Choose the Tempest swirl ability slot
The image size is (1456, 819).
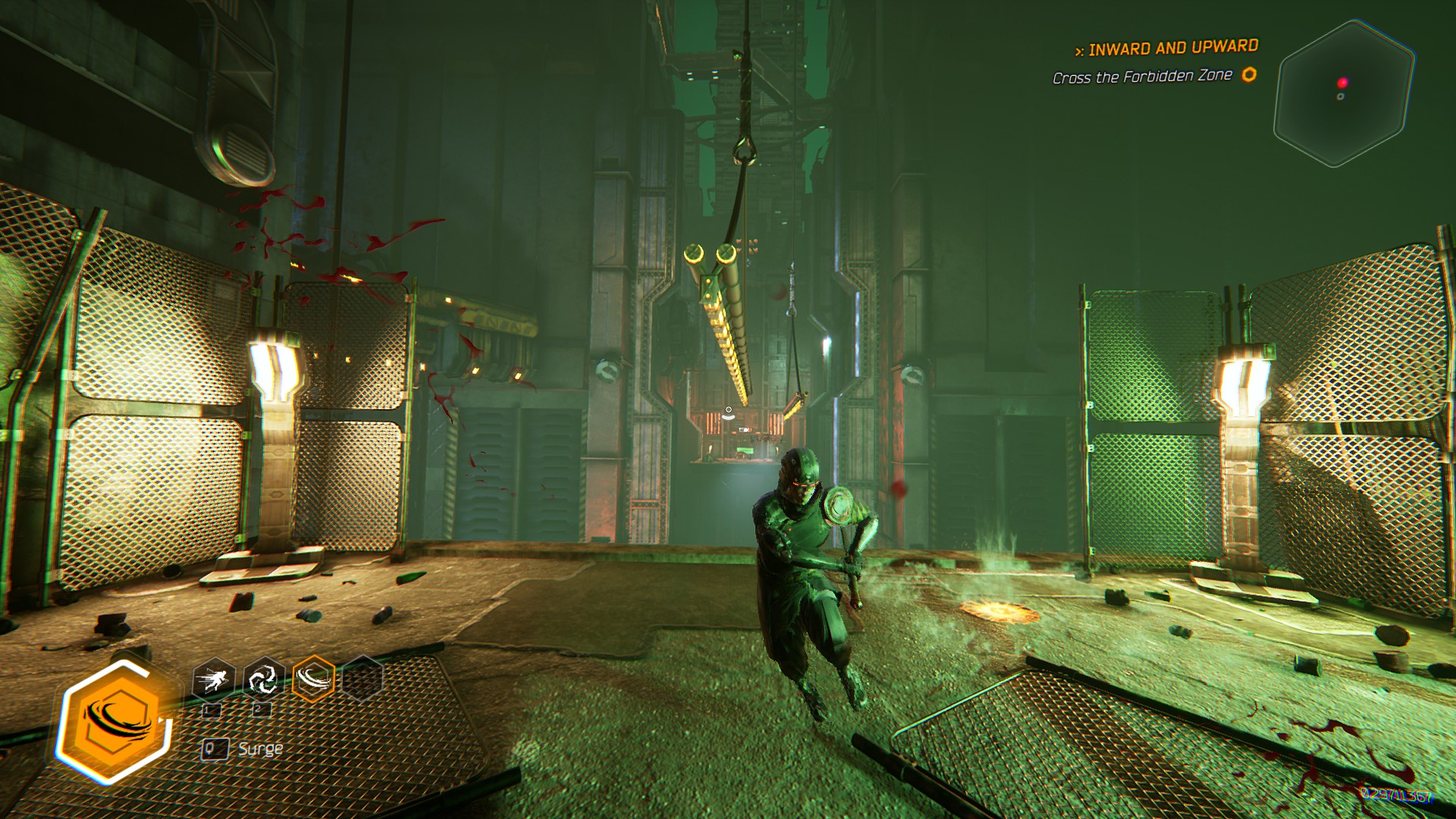263,679
